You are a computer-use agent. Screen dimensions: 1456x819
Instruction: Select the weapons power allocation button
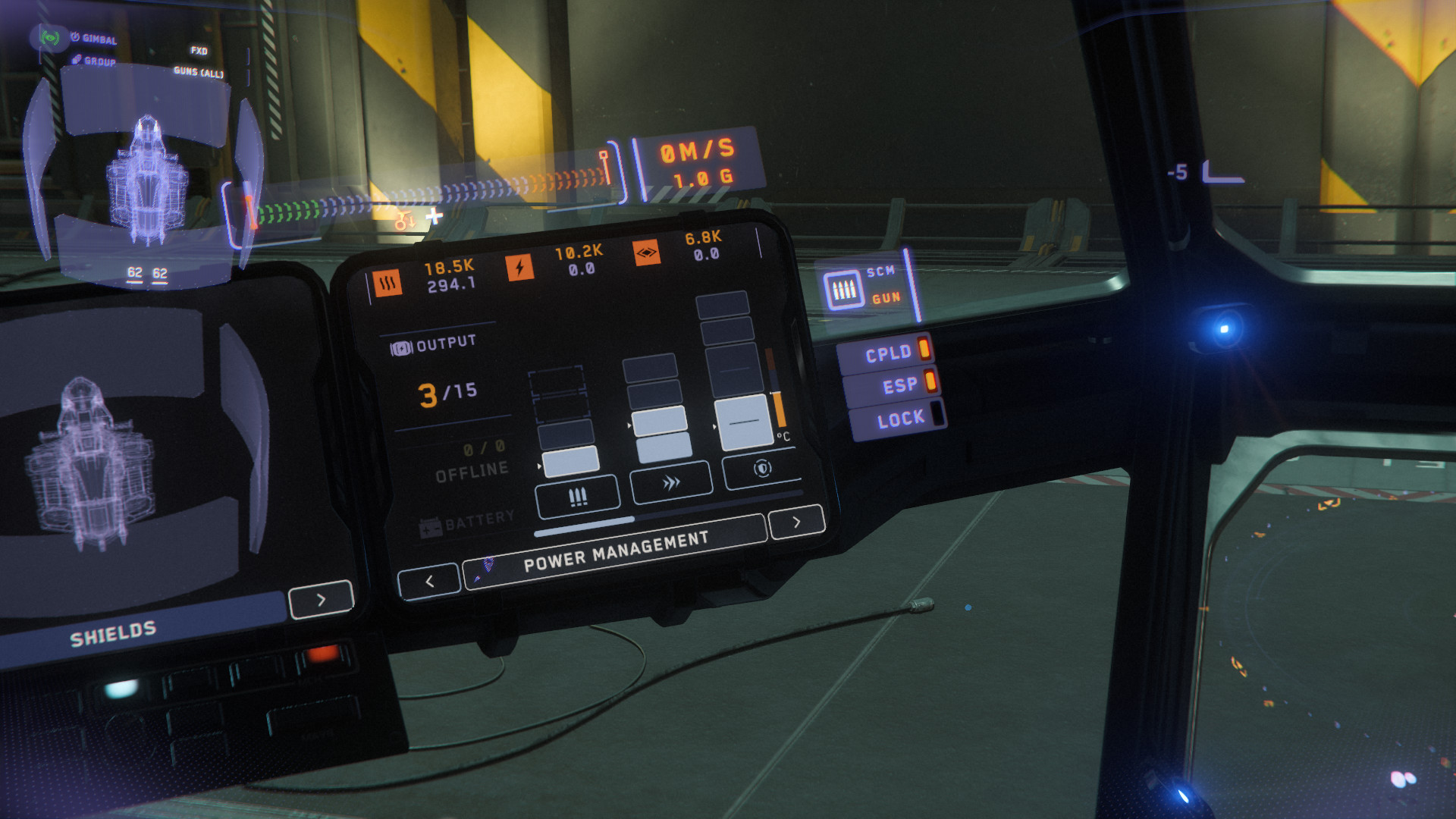[577, 497]
